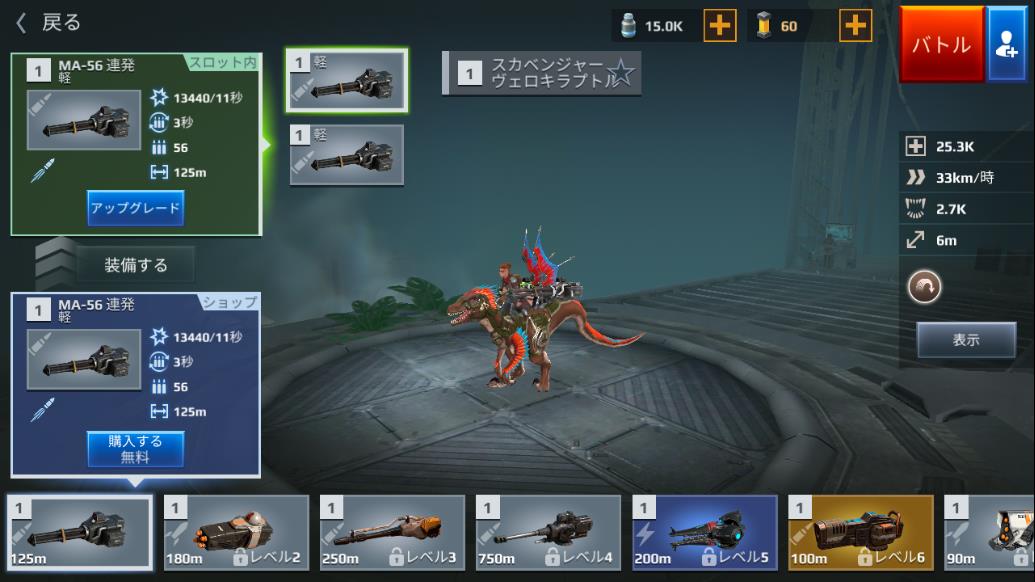
Task: Select the second light weapon slot
Action: (x=347, y=155)
